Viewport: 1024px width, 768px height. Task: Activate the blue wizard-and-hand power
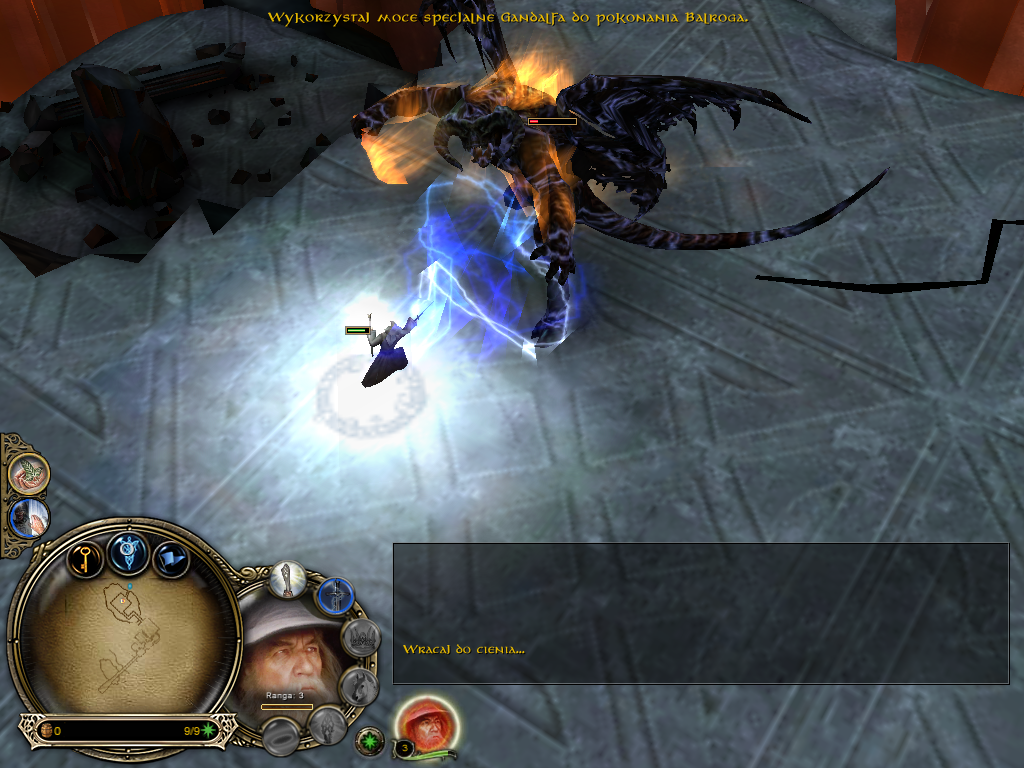pos(28,518)
